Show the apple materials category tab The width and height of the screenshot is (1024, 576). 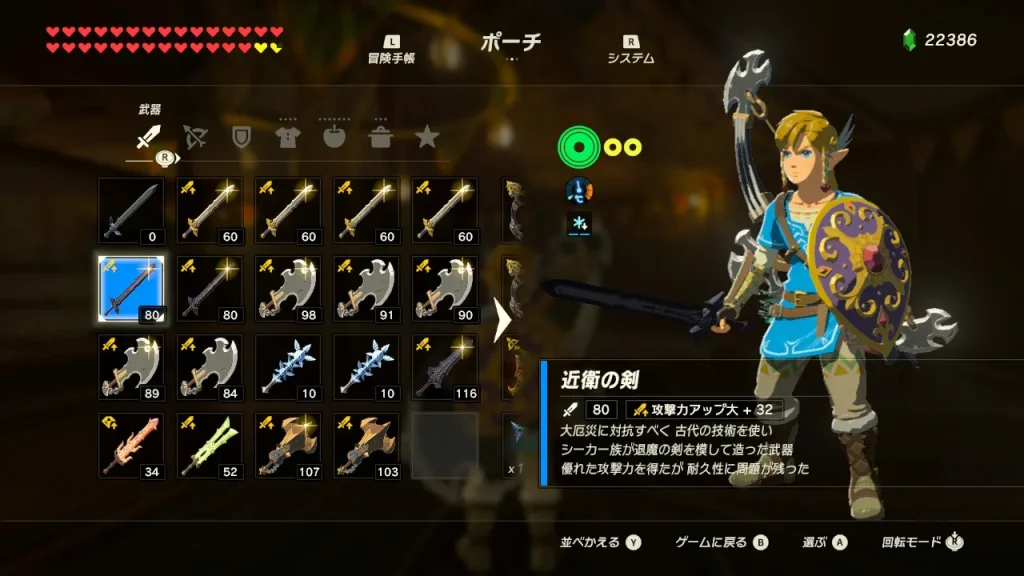point(334,137)
